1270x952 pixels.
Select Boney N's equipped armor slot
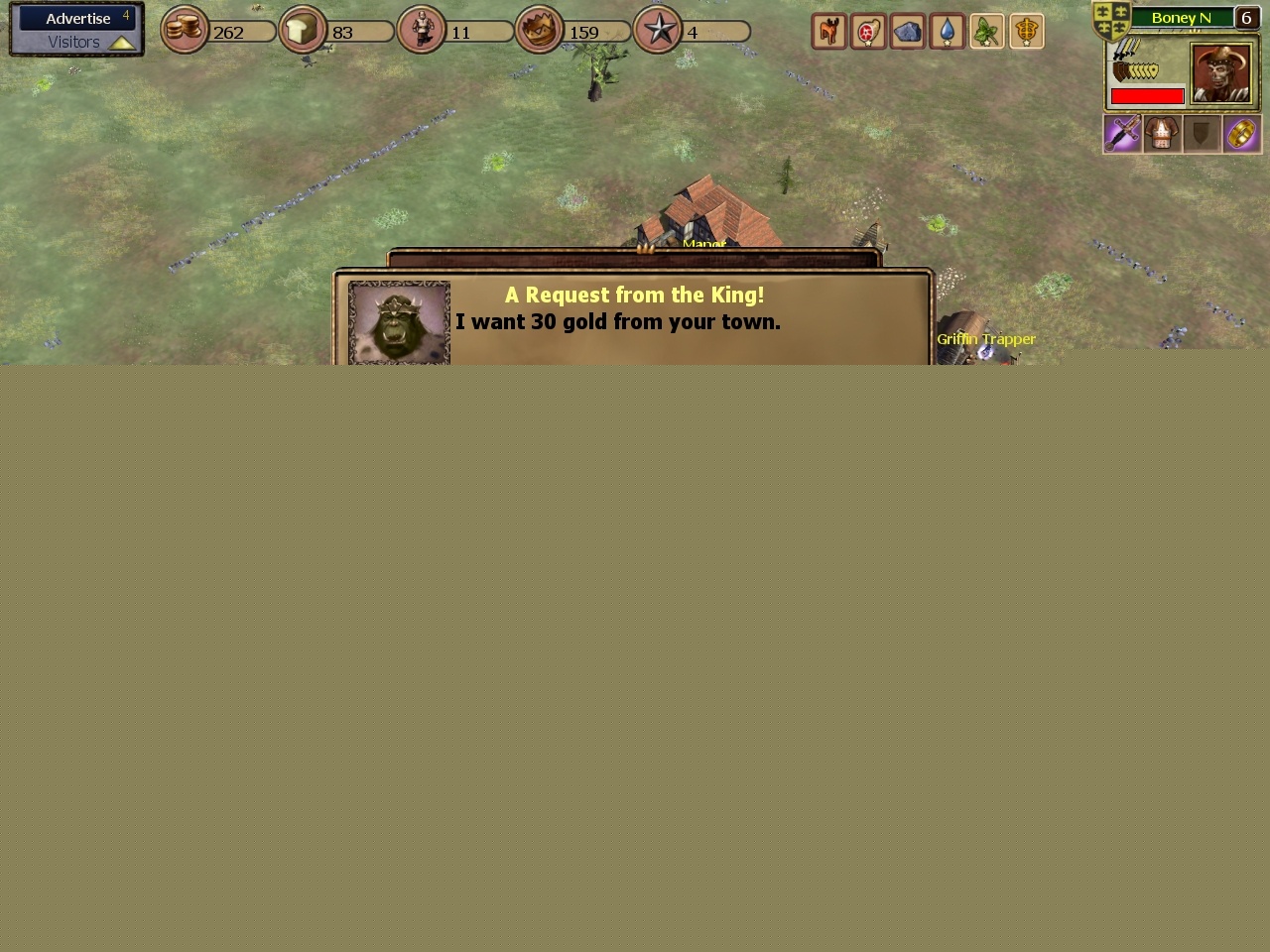tap(1162, 134)
